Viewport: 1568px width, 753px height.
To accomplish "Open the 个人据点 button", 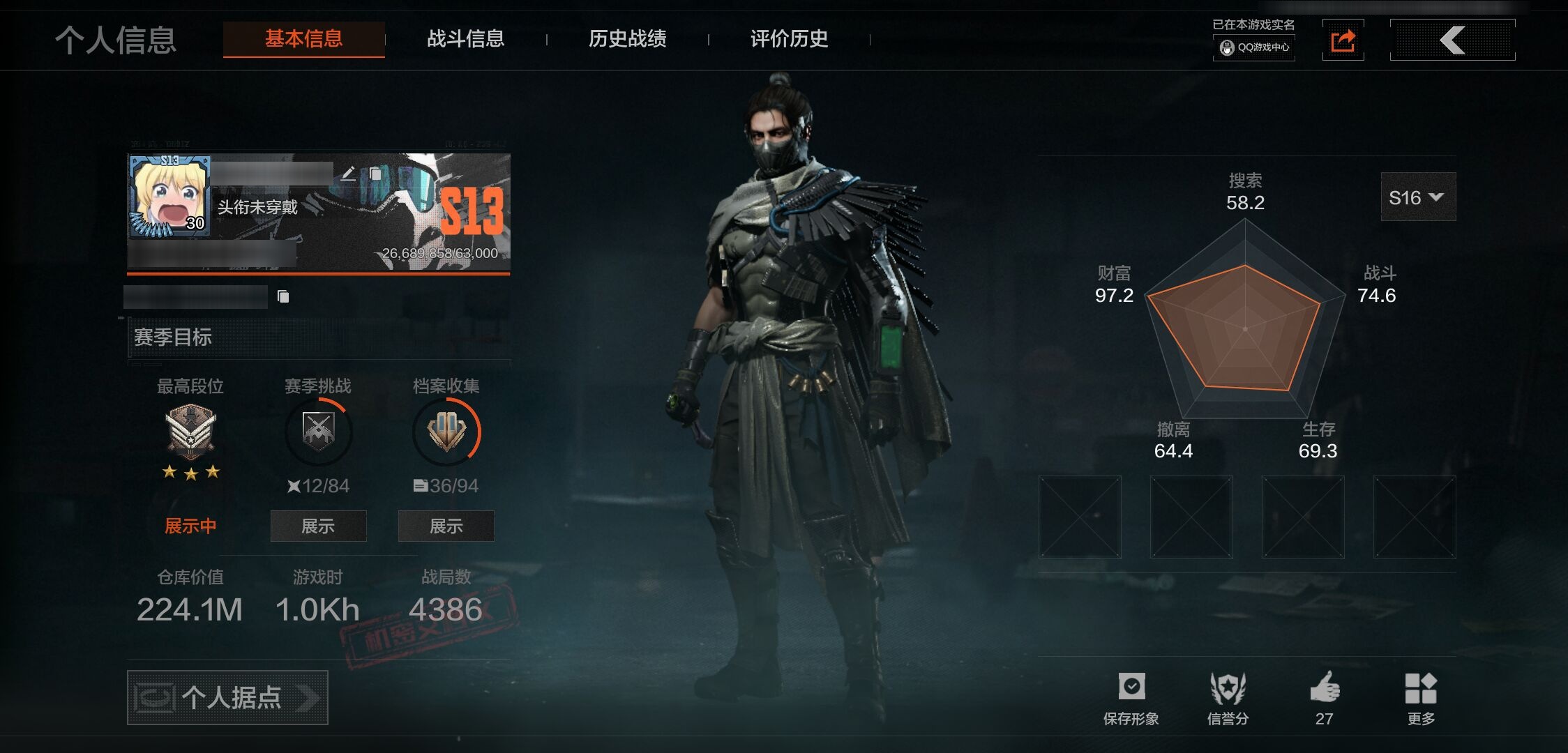I will coord(227,697).
